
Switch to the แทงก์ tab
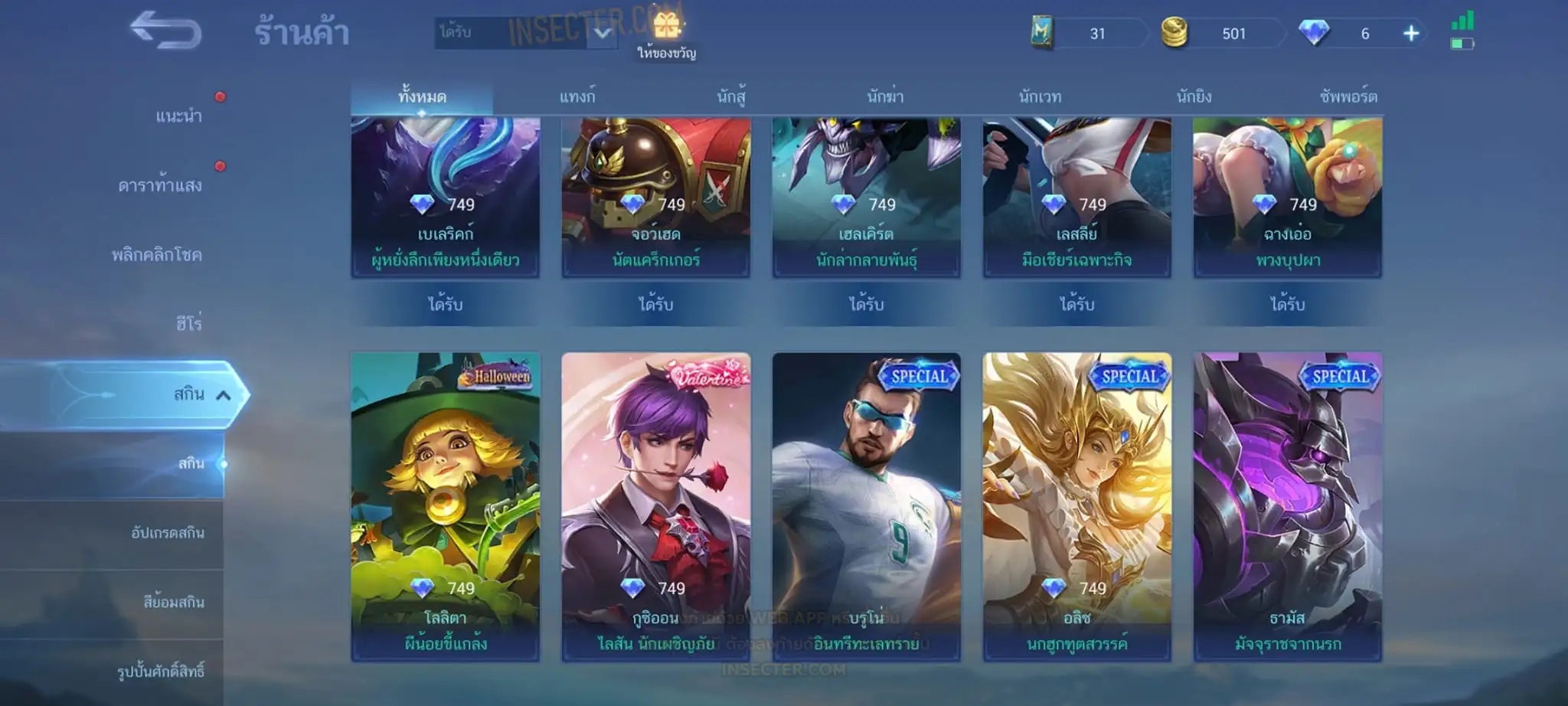click(577, 97)
